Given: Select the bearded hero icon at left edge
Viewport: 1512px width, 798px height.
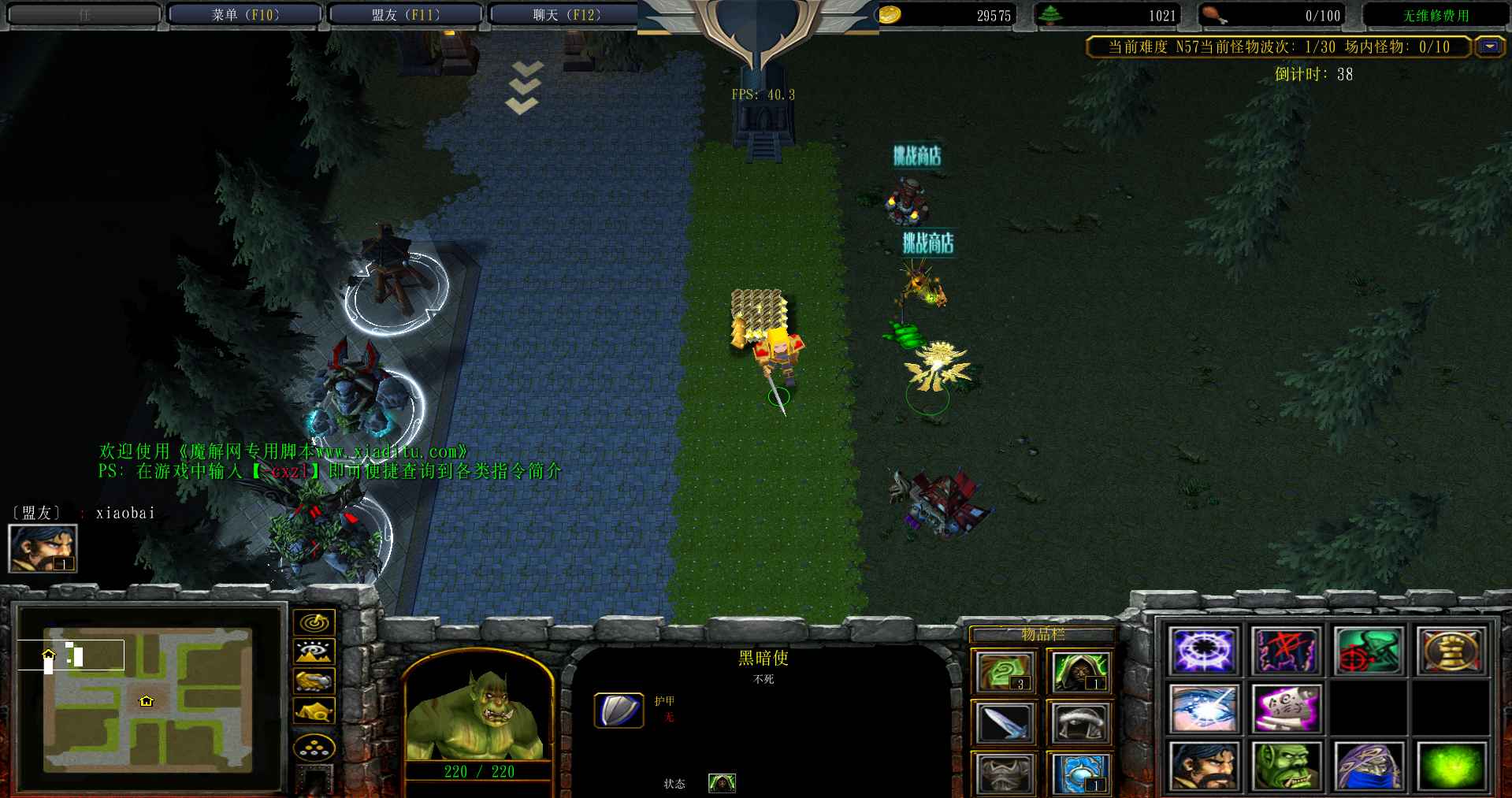Looking at the screenshot, I should 43,548.
